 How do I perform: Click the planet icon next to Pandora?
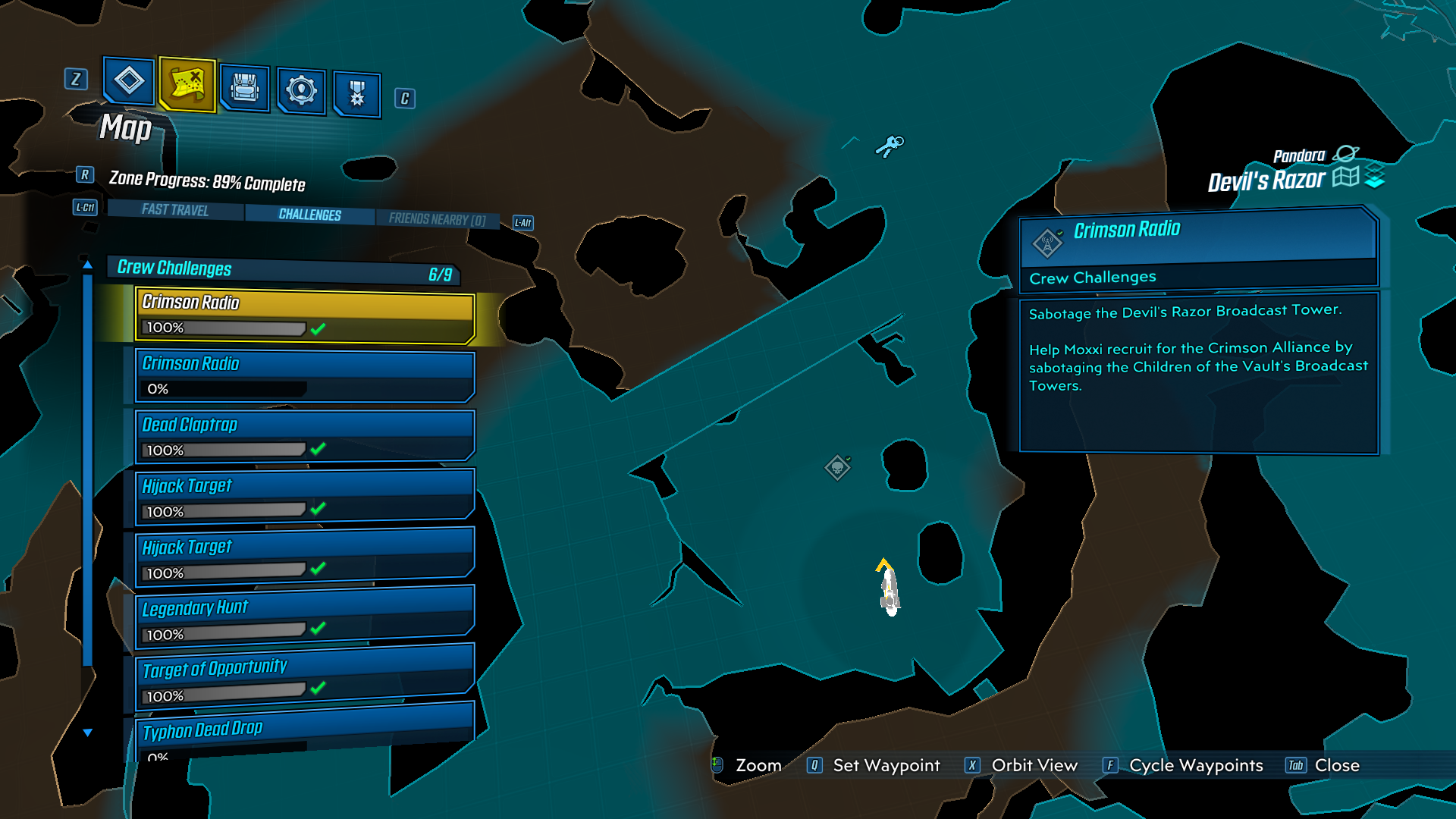click(x=1345, y=154)
